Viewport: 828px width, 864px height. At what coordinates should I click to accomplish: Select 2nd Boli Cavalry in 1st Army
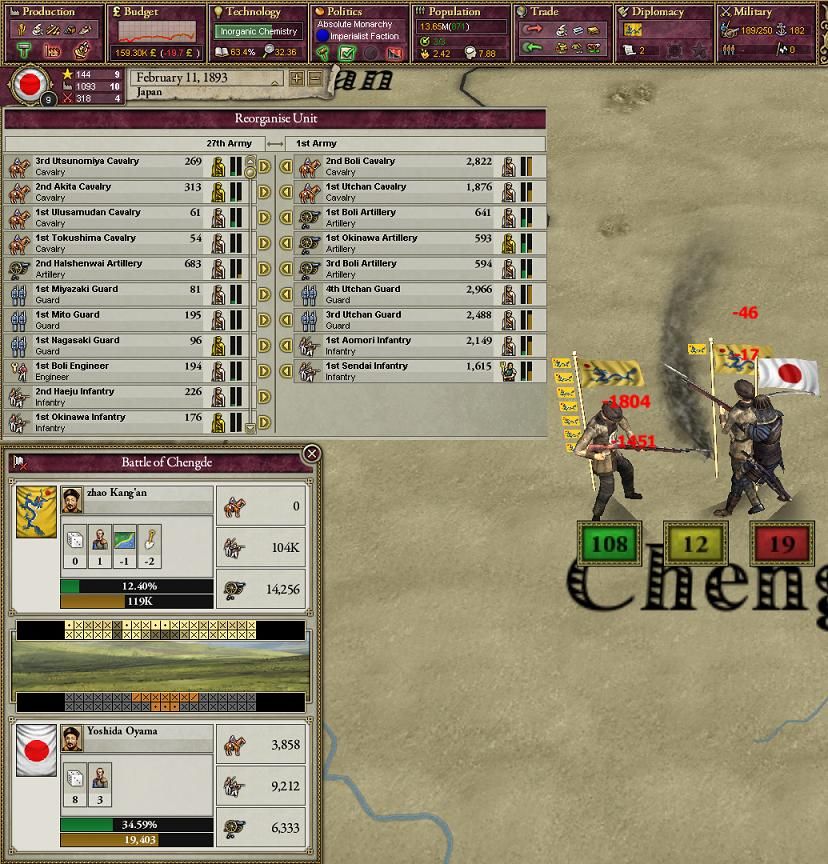pos(400,166)
